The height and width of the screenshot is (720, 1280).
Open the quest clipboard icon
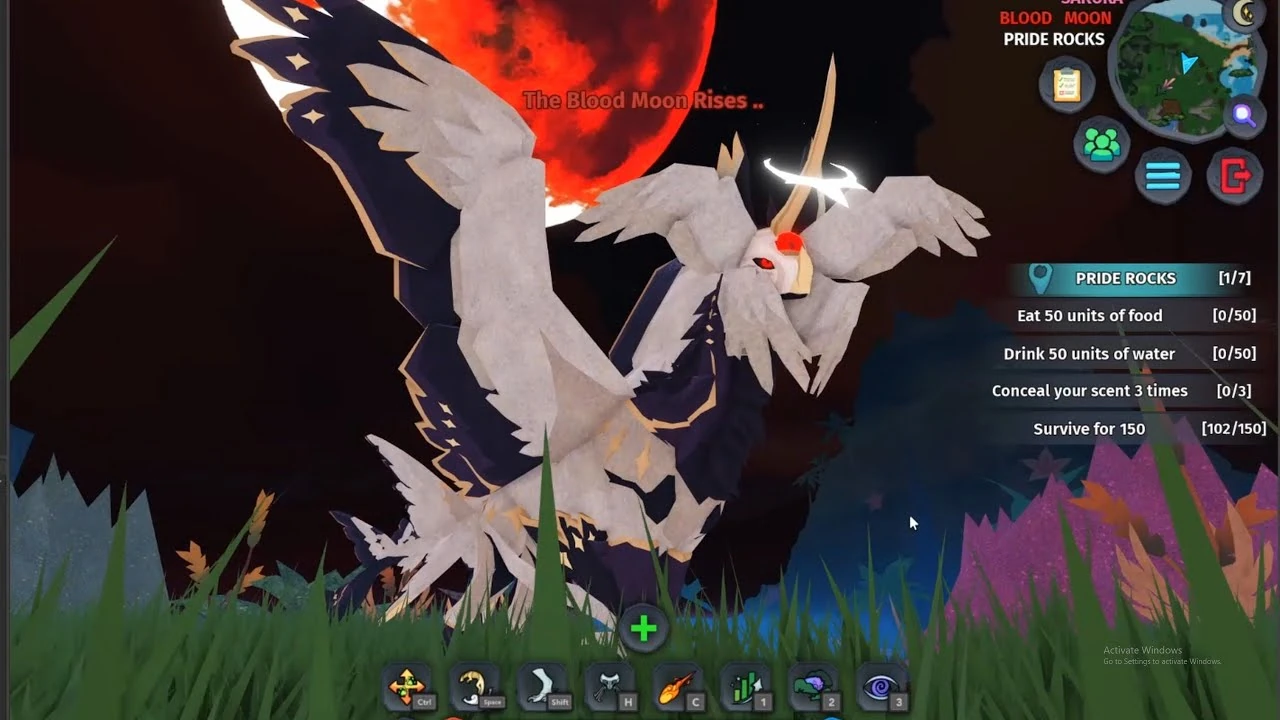1066,84
